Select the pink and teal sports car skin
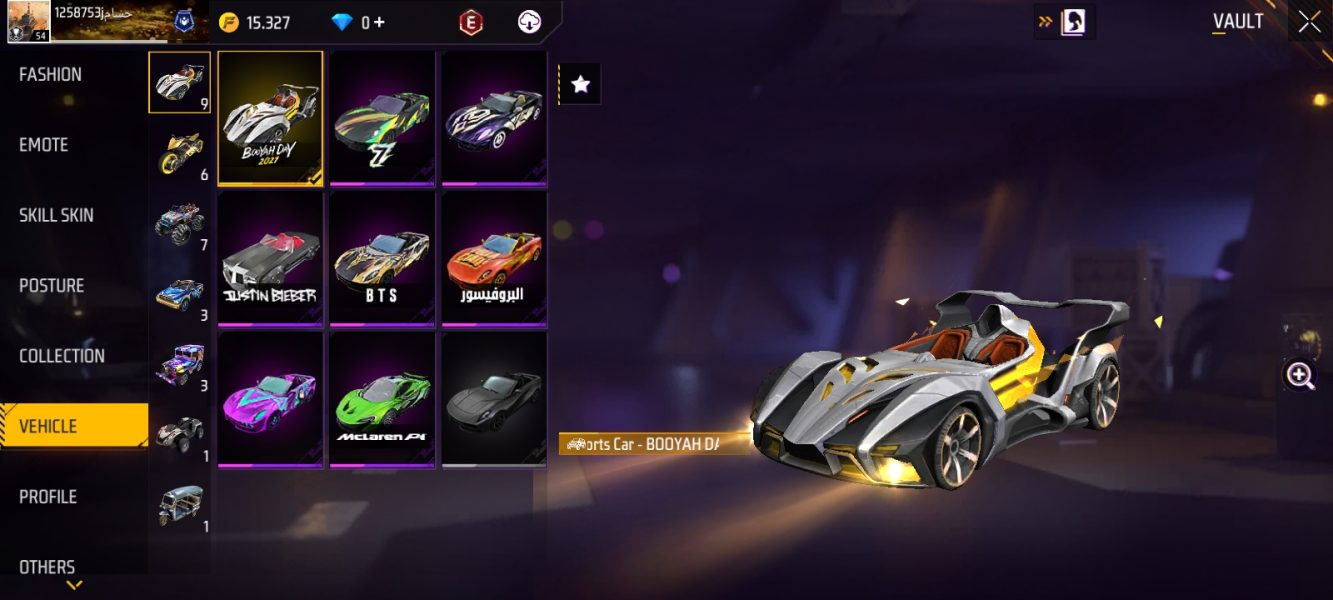This screenshot has width=1333, height=600. [x=270, y=399]
